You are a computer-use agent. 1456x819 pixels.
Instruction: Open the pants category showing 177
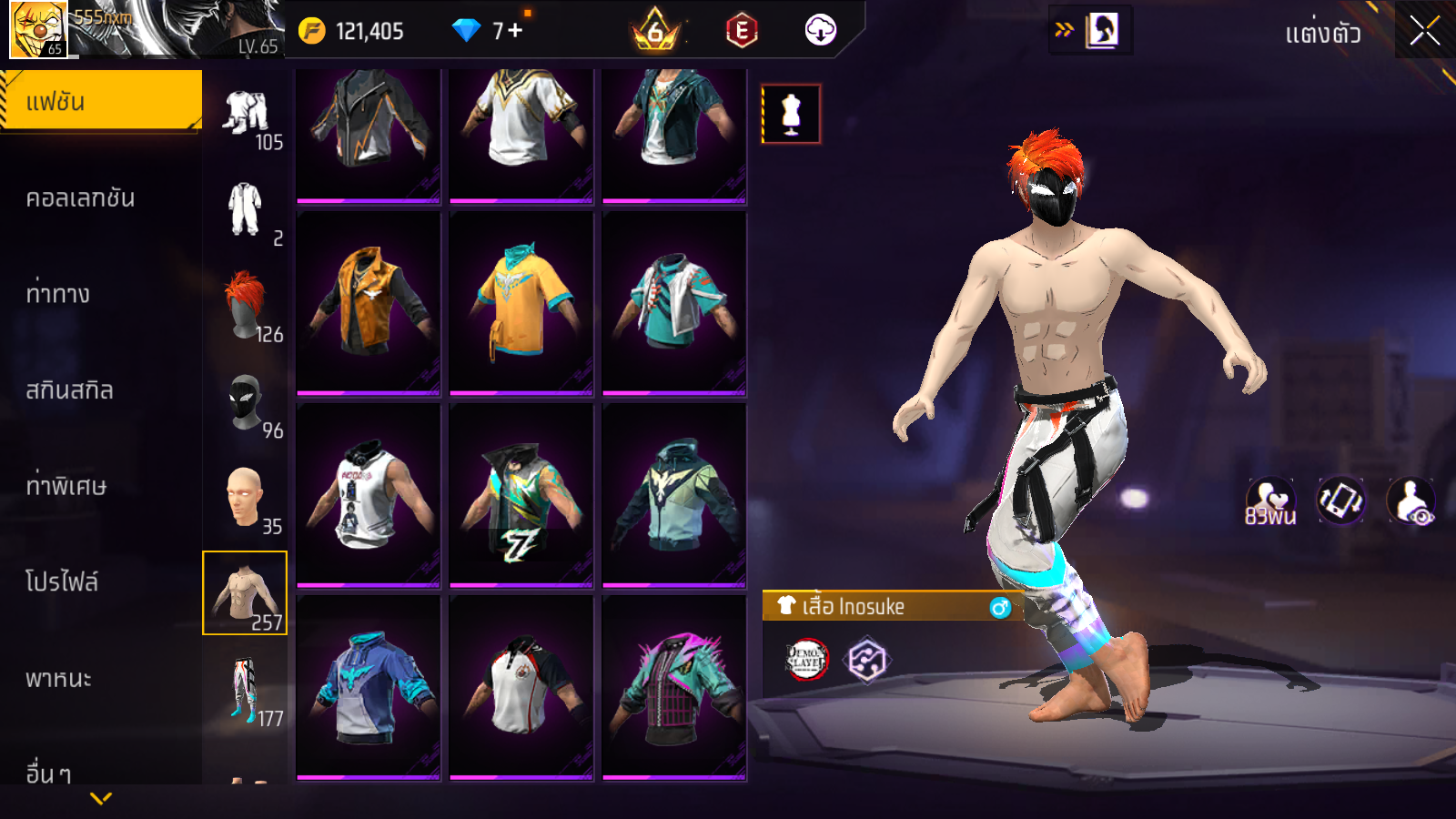click(x=246, y=691)
